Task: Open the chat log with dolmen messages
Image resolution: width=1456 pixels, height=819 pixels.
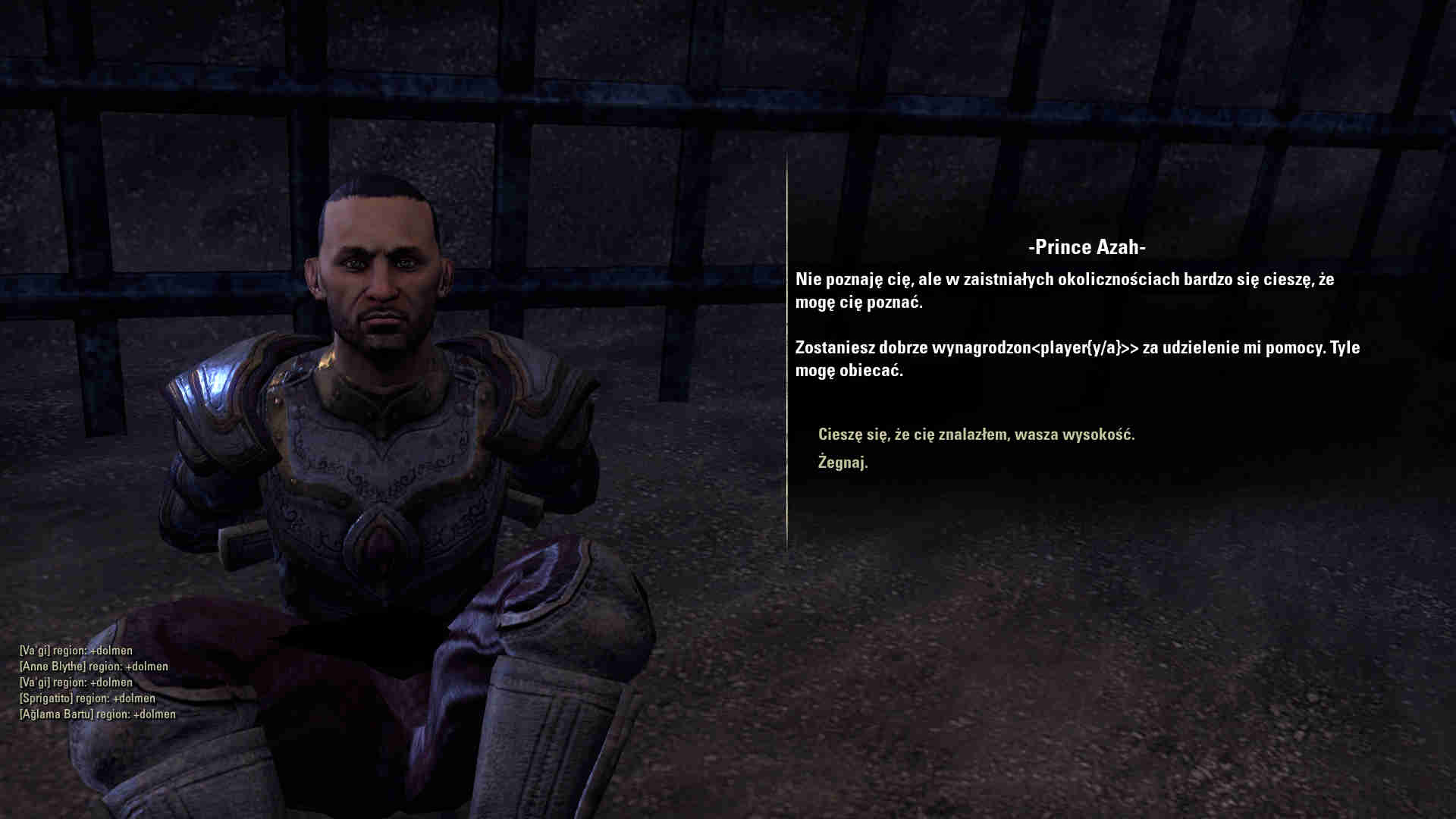Action: (x=97, y=682)
